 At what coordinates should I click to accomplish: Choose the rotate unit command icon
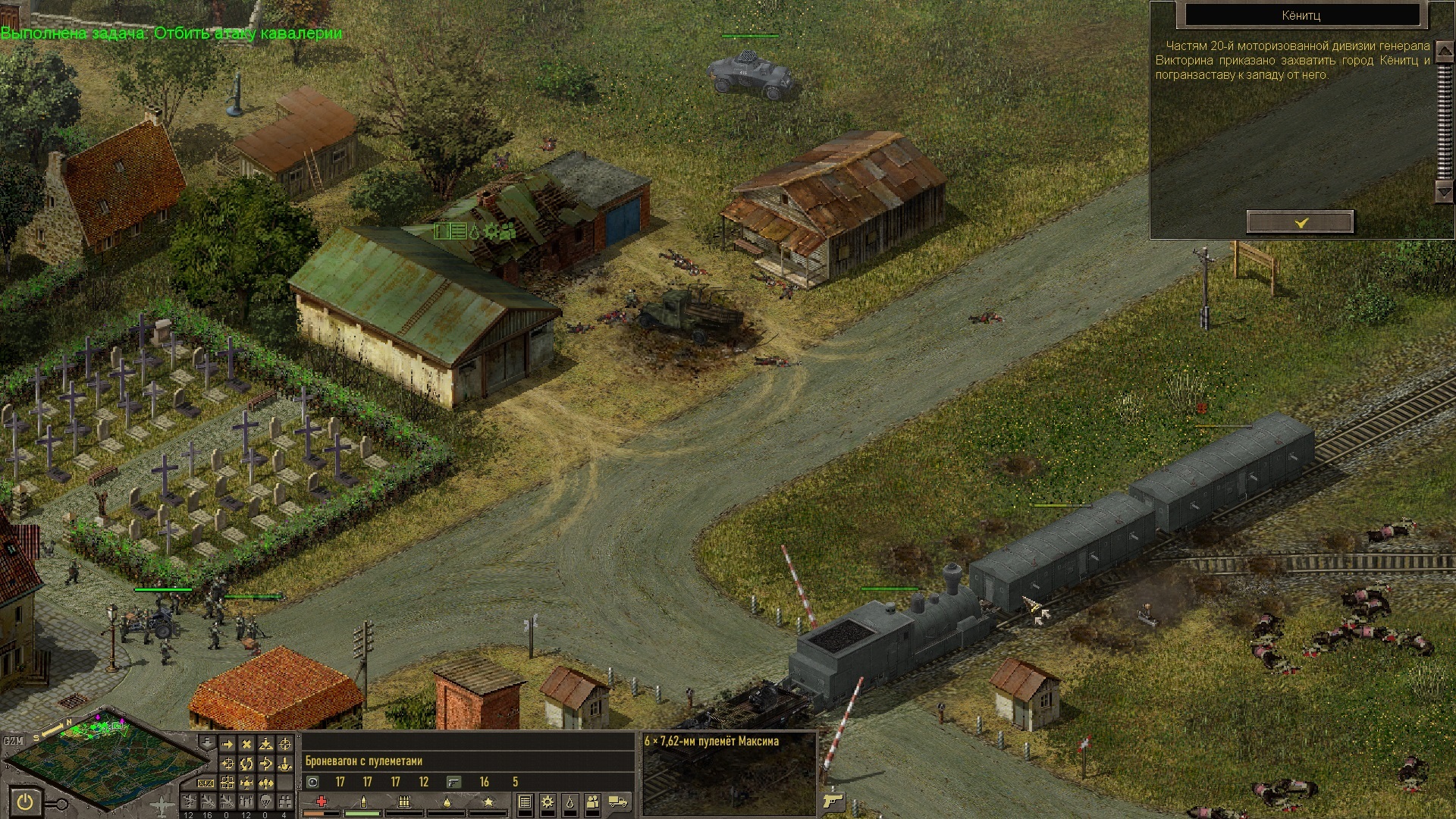click(x=246, y=764)
